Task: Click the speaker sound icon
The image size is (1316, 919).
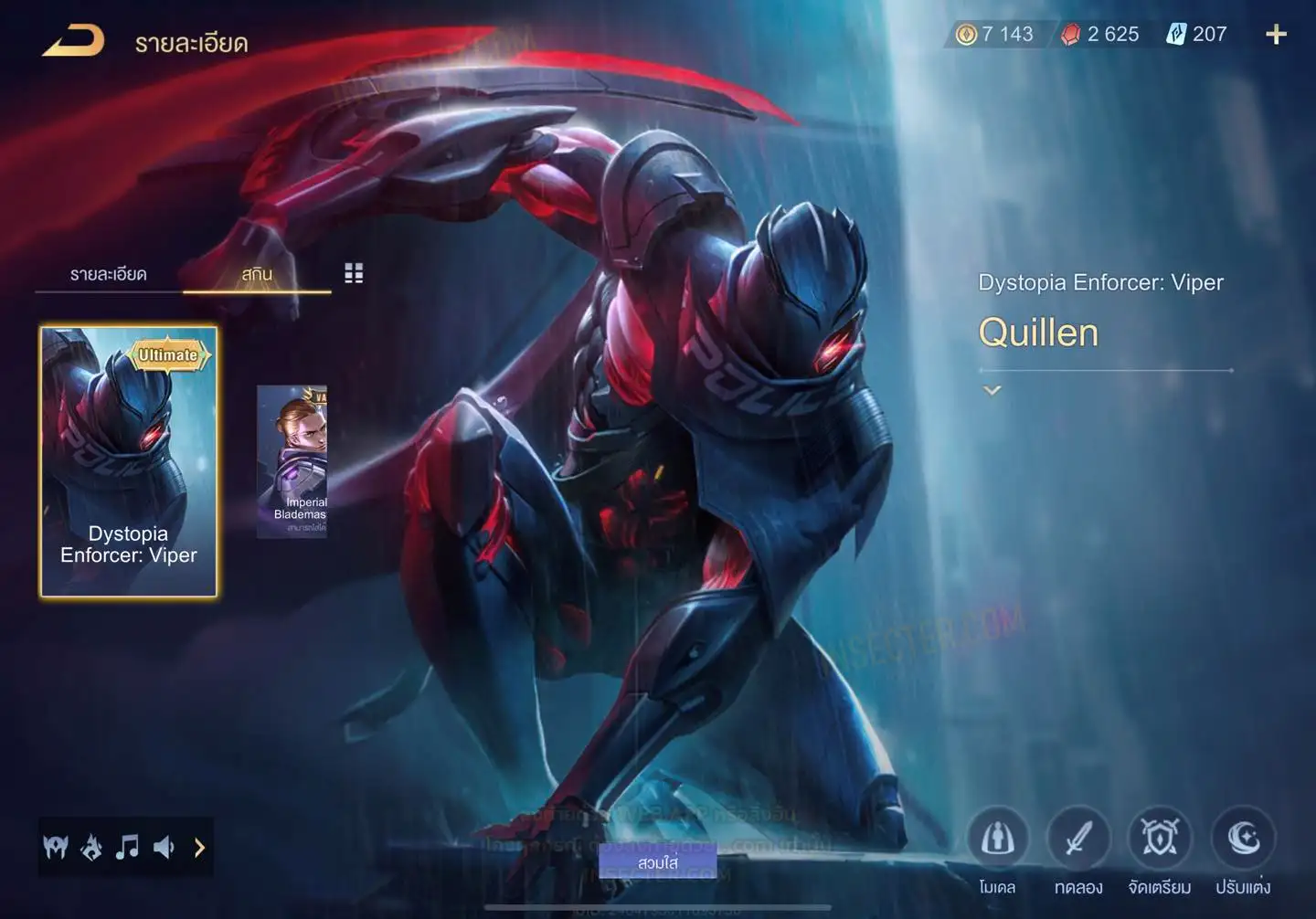Action: 164,848
